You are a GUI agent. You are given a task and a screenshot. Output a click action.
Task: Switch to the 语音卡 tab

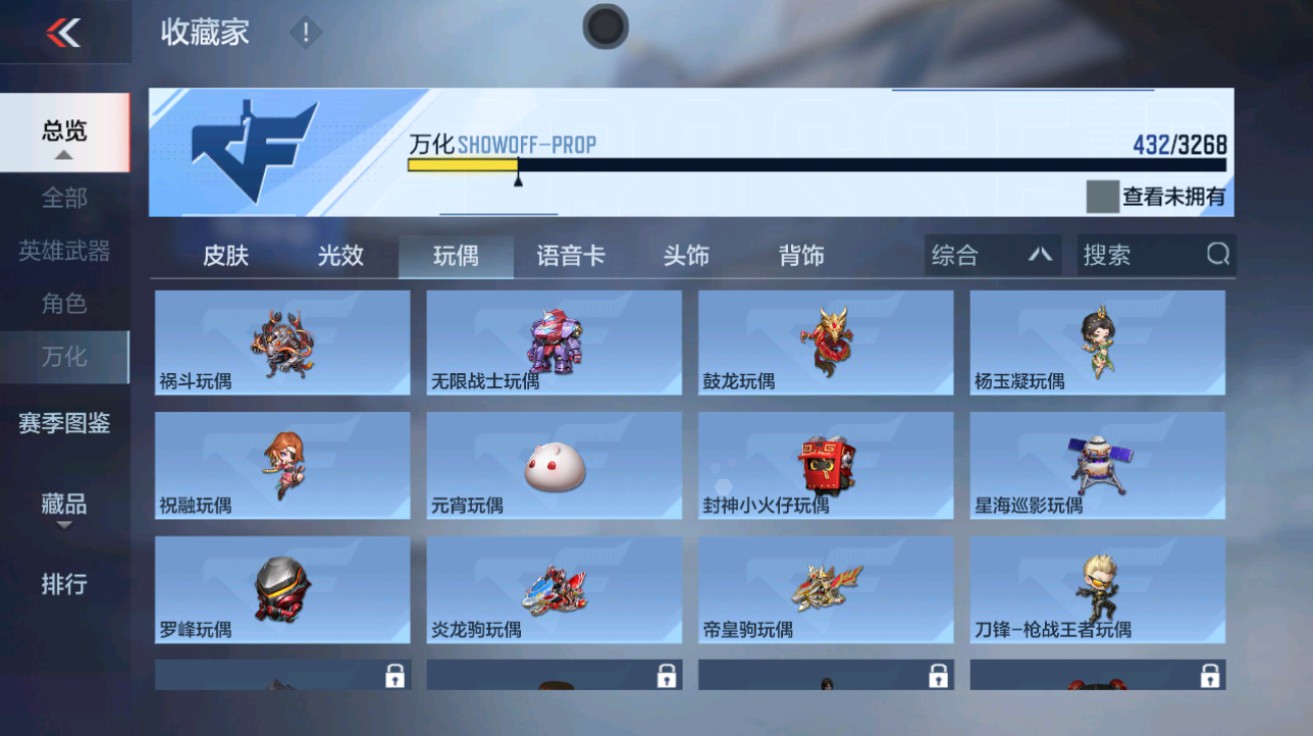pyautogui.click(x=569, y=255)
